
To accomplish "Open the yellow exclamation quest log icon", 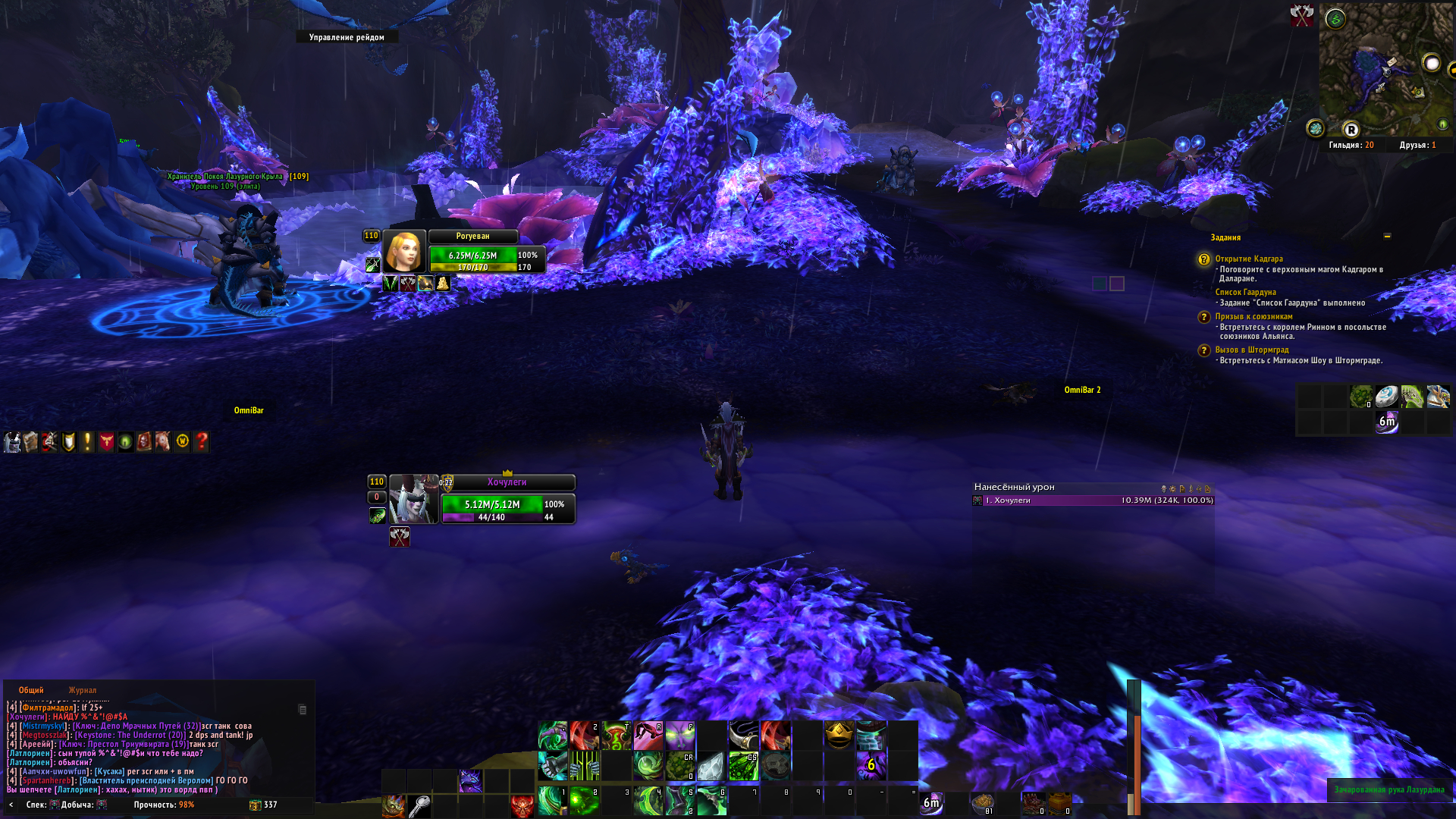I will coord(87,441).
